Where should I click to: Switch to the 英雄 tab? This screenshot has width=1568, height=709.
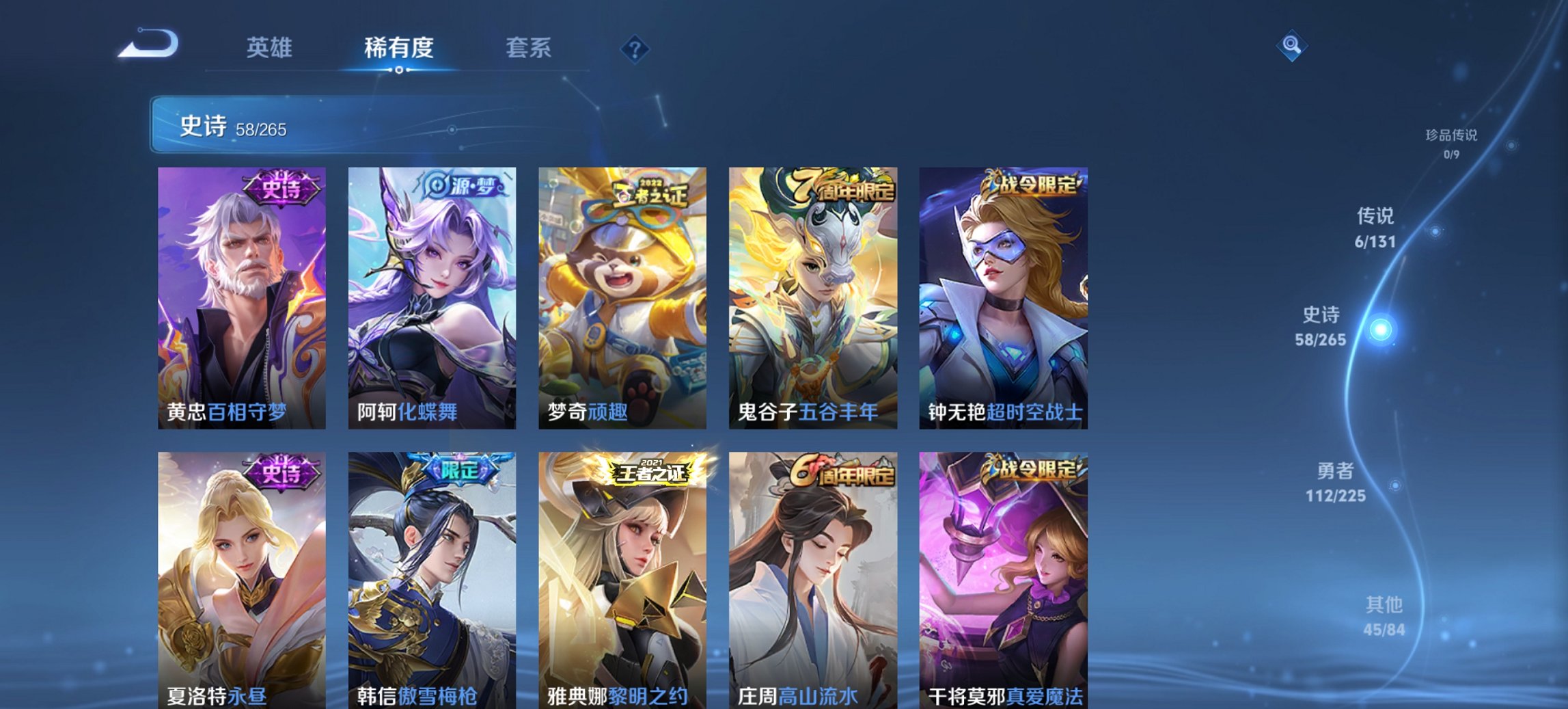click(271, 48)
